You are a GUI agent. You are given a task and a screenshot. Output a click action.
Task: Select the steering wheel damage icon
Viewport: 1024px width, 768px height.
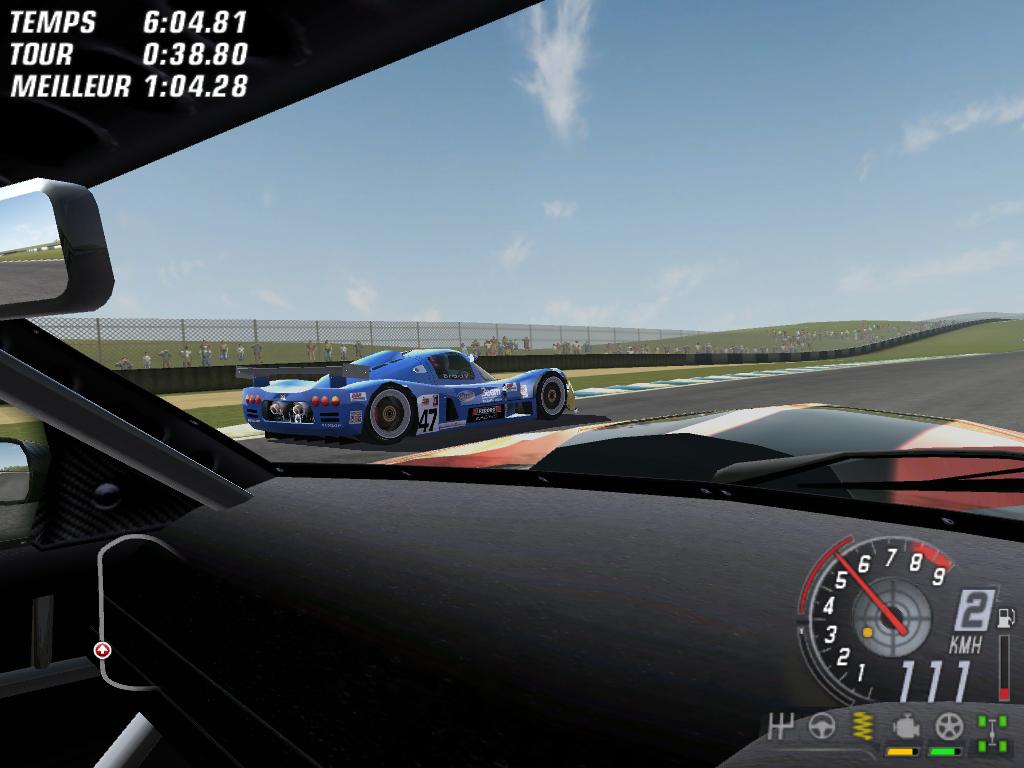point(822,727)
